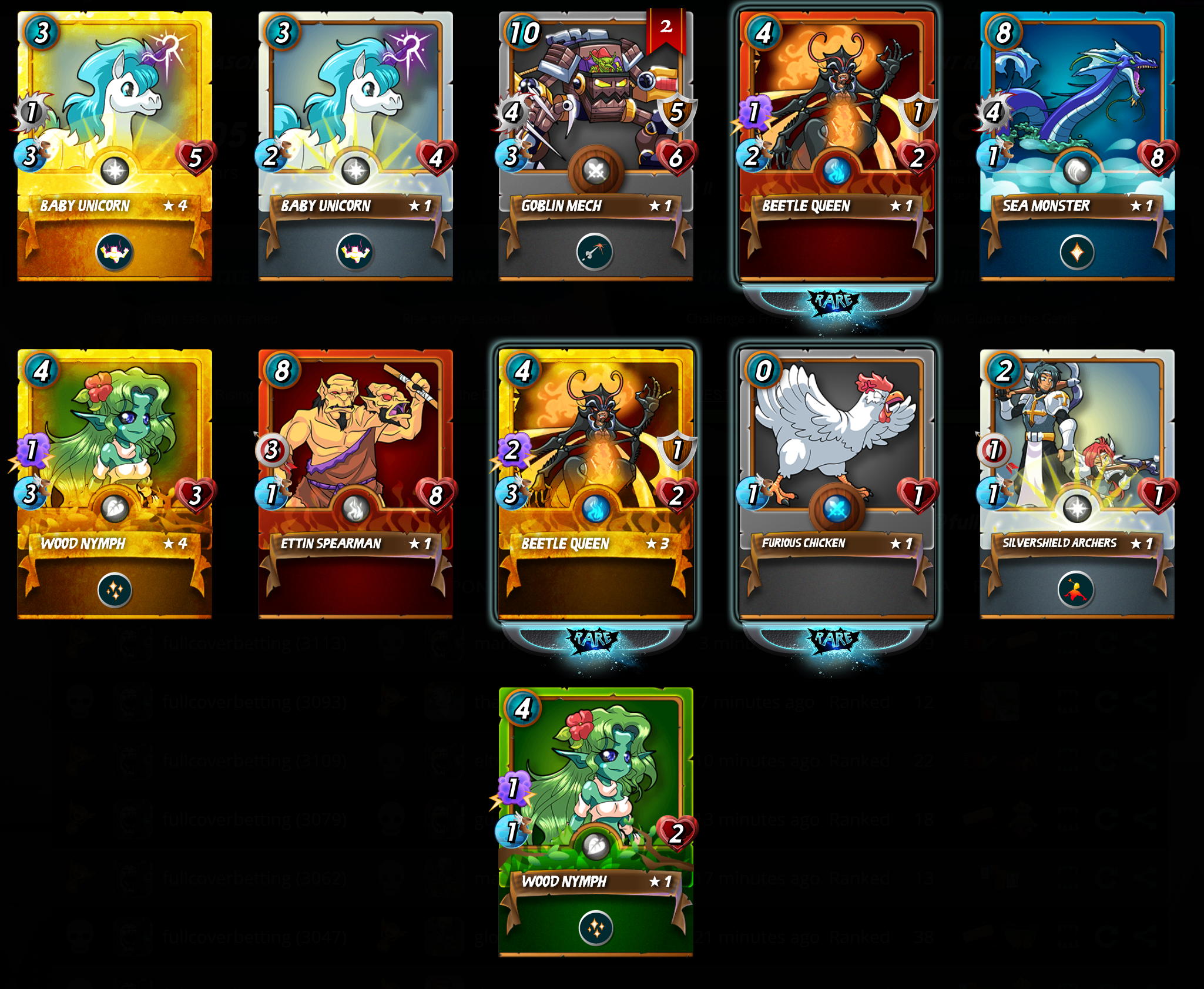Select the Sea Monster card
The image size is (1204, 989).
pos(1077,146)
